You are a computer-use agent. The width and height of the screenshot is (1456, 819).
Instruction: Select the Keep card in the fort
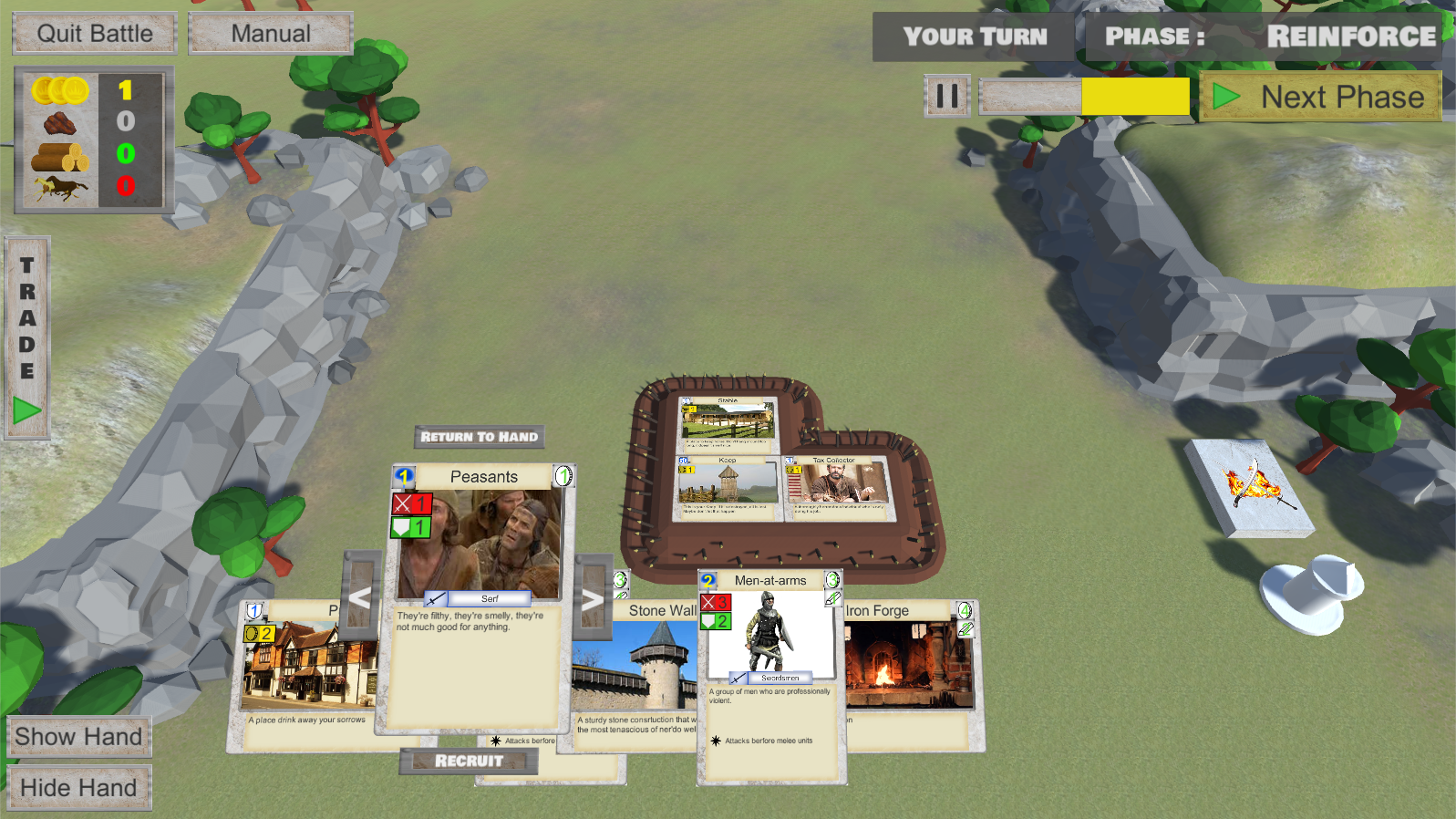(727, 488)
